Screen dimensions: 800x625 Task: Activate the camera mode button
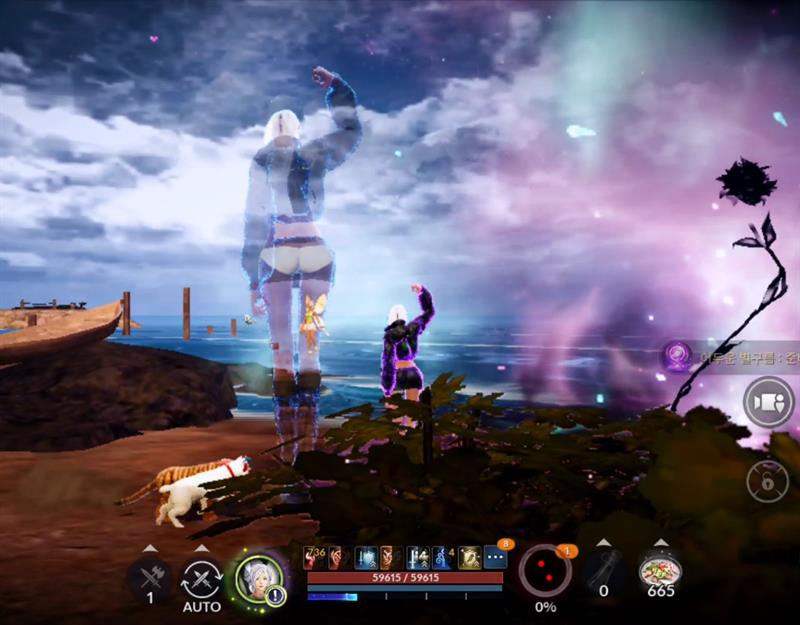pos(767,402)
